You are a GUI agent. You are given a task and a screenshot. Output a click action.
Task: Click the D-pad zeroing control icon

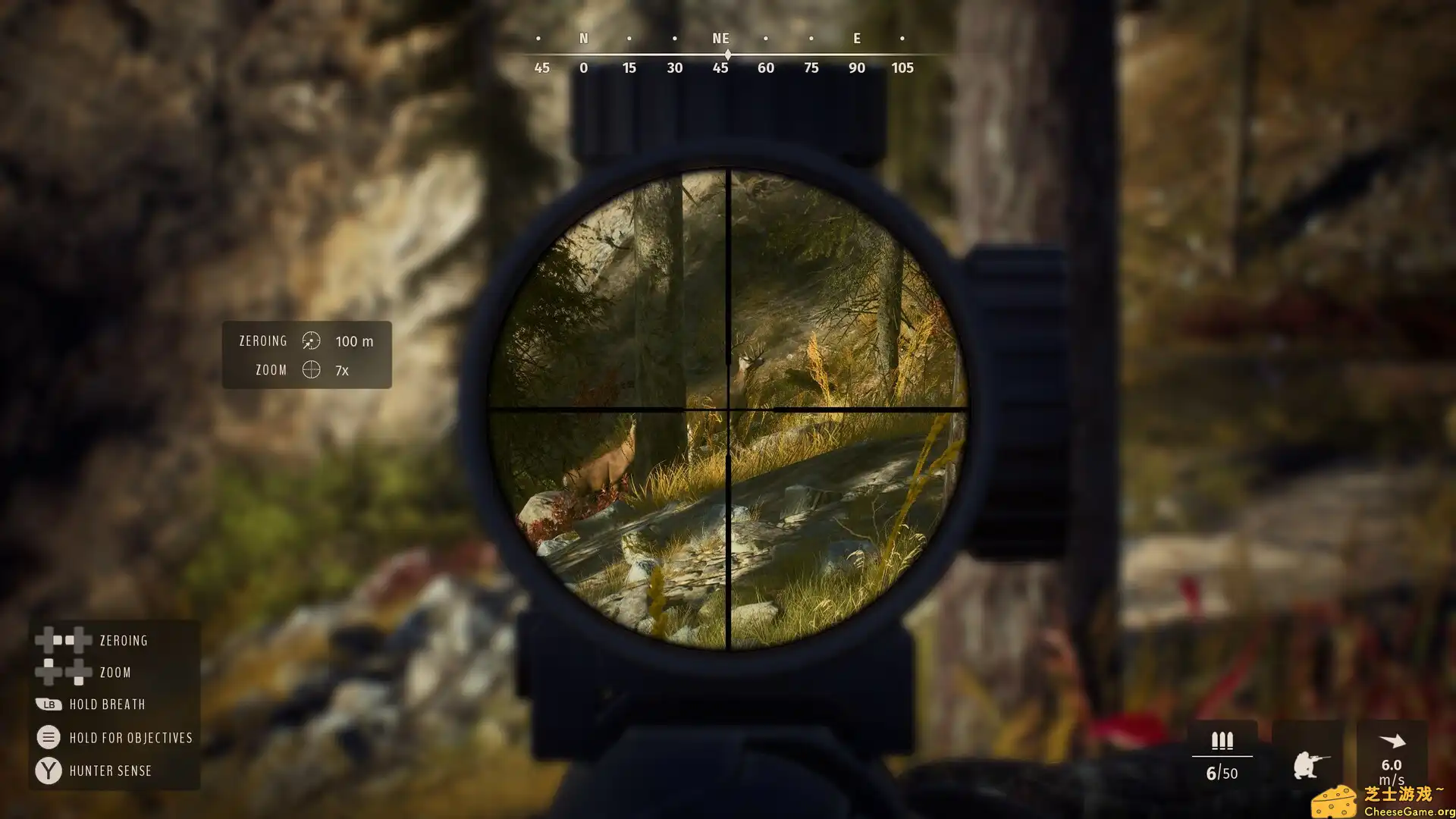click(62, 639)
